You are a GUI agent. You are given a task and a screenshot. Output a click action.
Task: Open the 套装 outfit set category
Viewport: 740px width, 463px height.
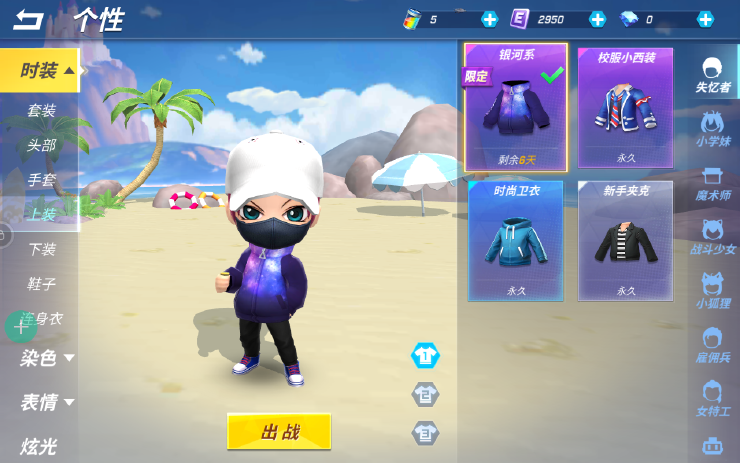(41, 111)
